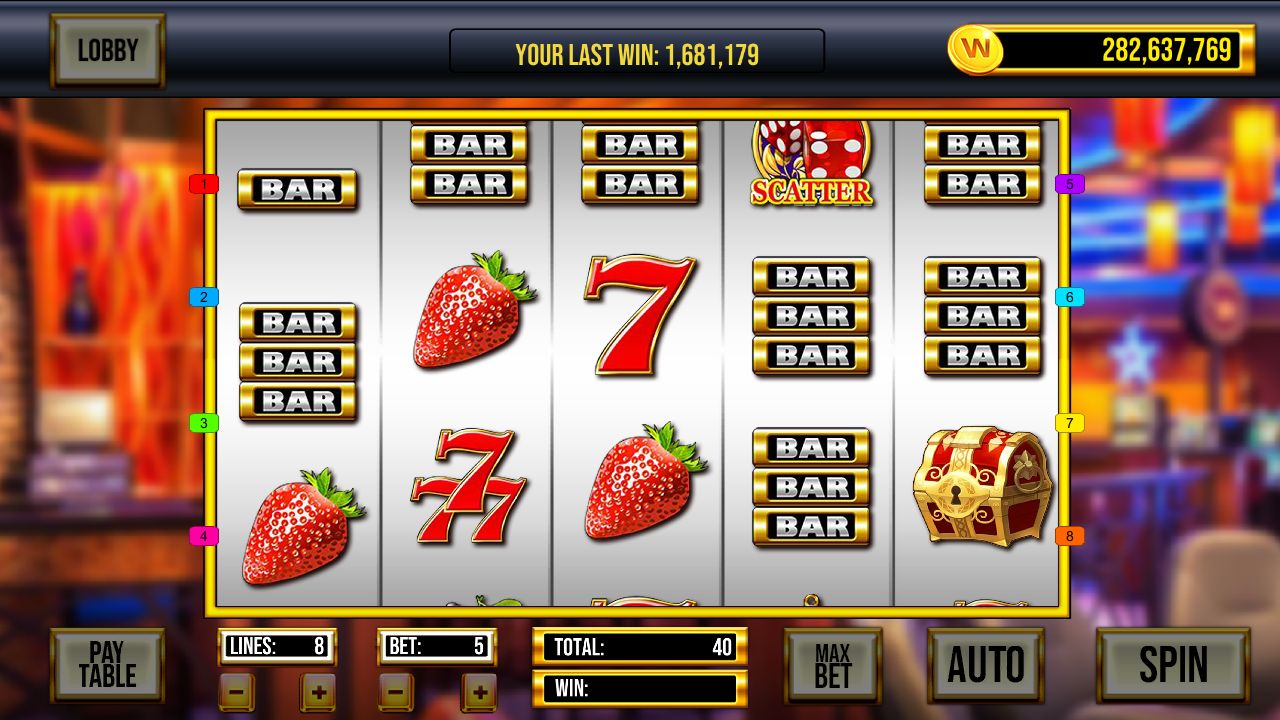1280x720 pixels.
Task: Decrease the number of lines
Action: 237,692
